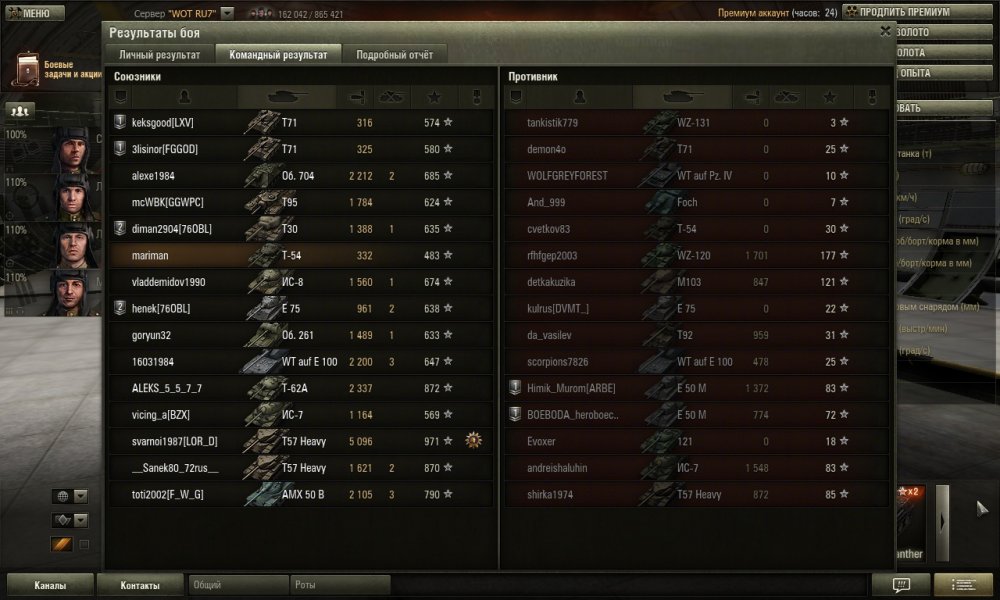Select ally player svarnoi1987[LOR_D] row
The height and width of the screenshot is (600, 1000).
[x=300, y=441]
